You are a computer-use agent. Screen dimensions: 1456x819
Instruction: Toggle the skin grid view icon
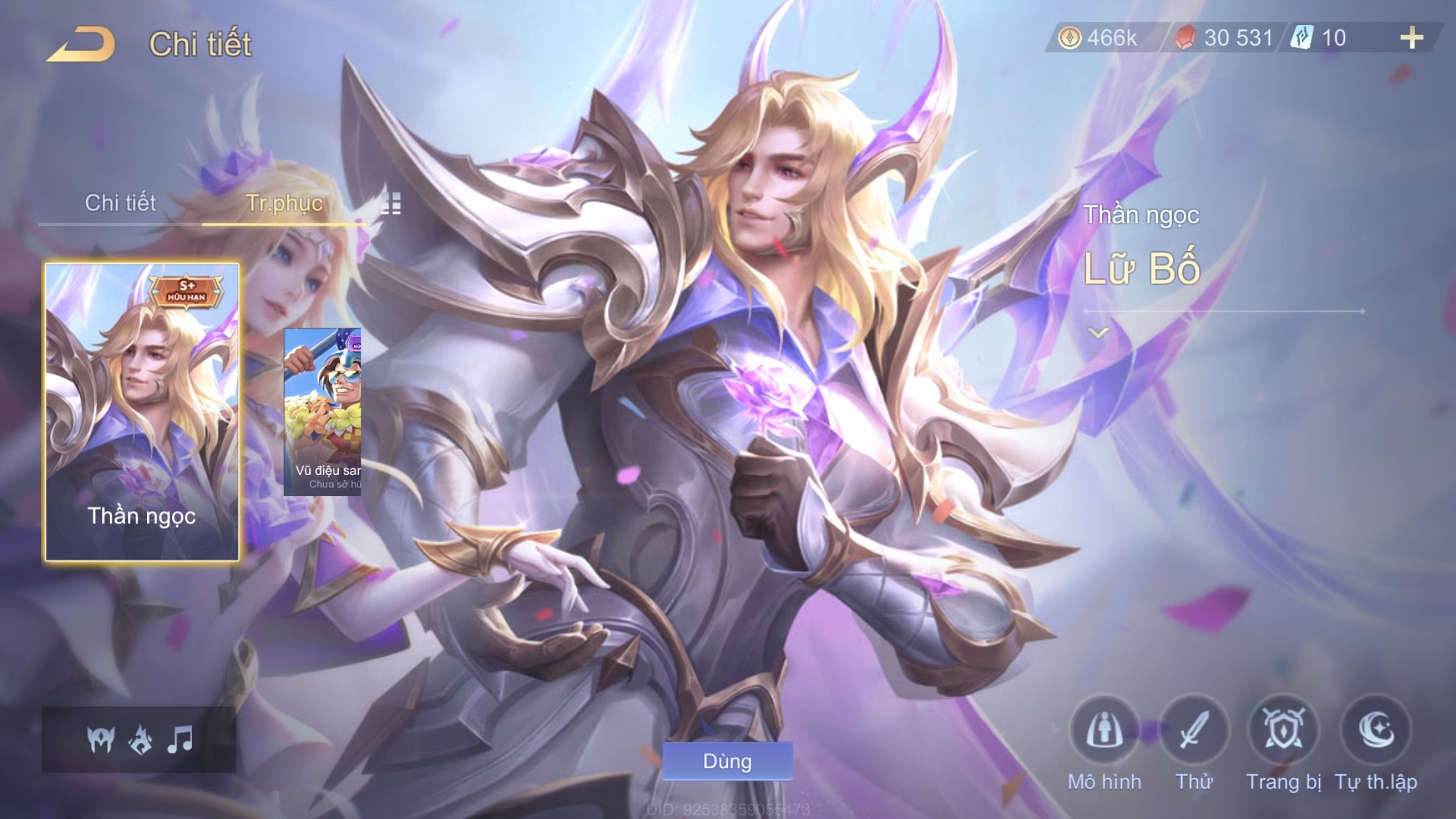(391, 204)
